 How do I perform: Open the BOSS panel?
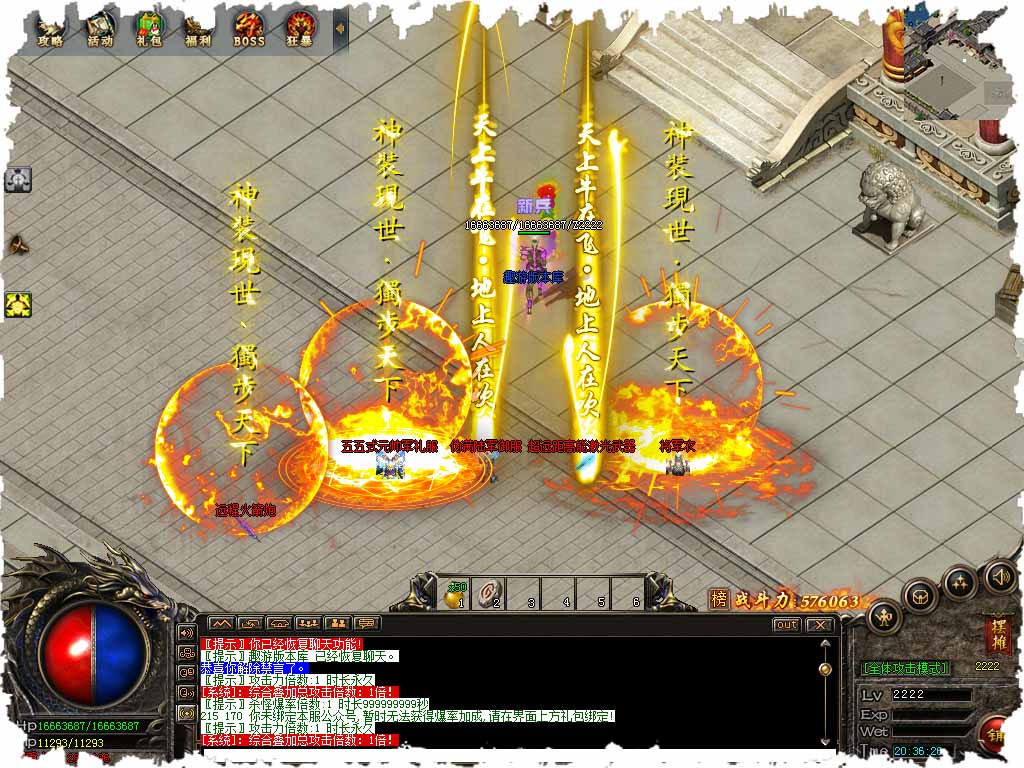tap(249, 29)
